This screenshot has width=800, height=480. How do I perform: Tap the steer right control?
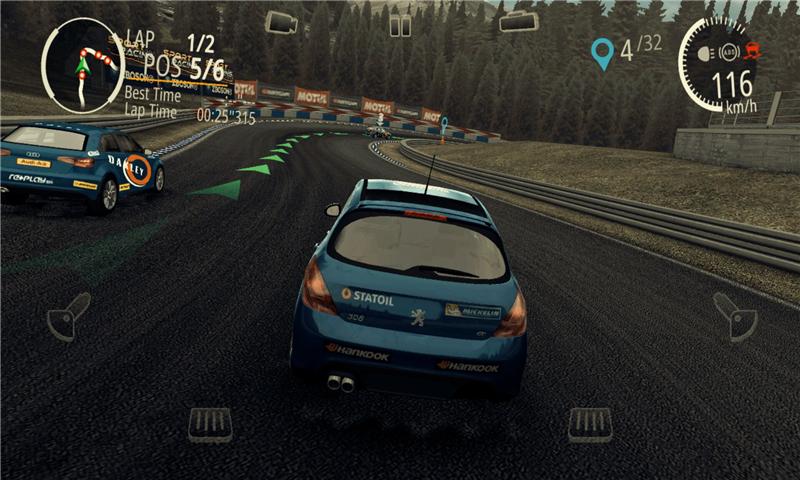point(735,316)
